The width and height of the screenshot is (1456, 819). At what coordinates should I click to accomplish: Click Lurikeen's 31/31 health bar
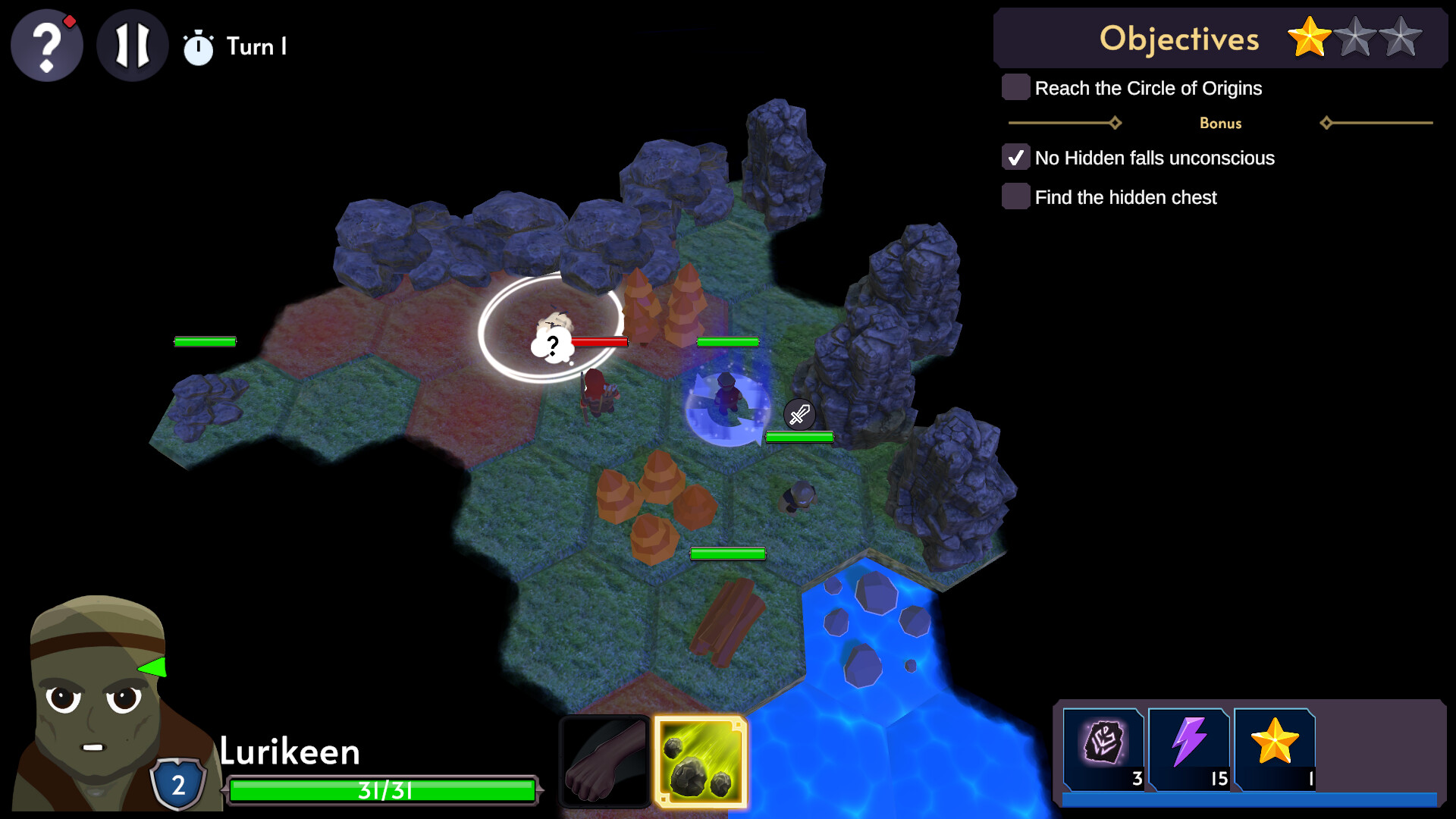[384, 790]
